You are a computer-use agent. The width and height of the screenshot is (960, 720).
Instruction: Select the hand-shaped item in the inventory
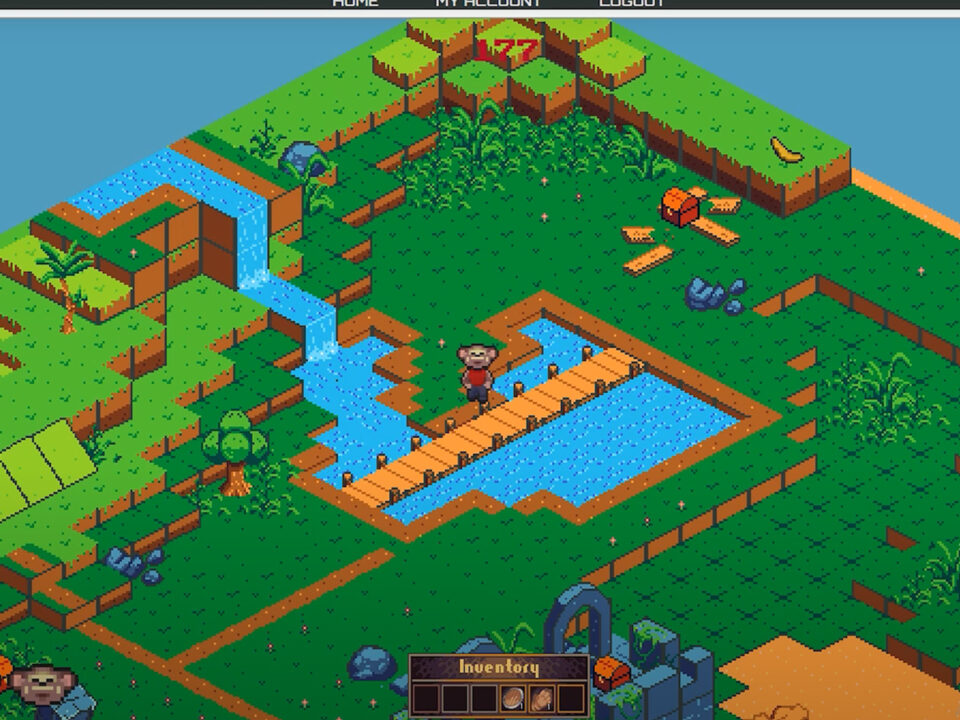click(x=542, y=698)
